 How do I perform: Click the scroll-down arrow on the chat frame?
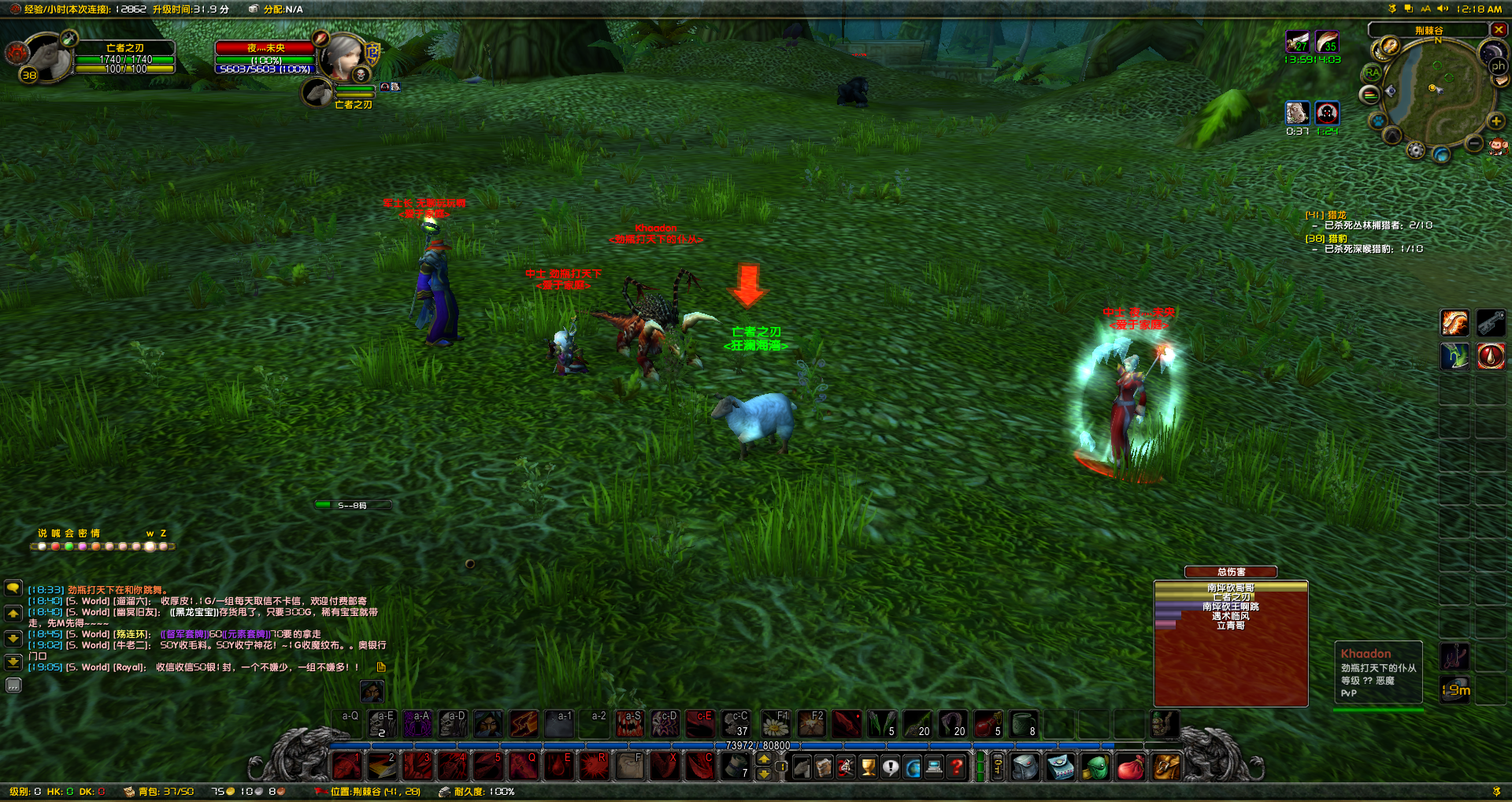point(13,638)
